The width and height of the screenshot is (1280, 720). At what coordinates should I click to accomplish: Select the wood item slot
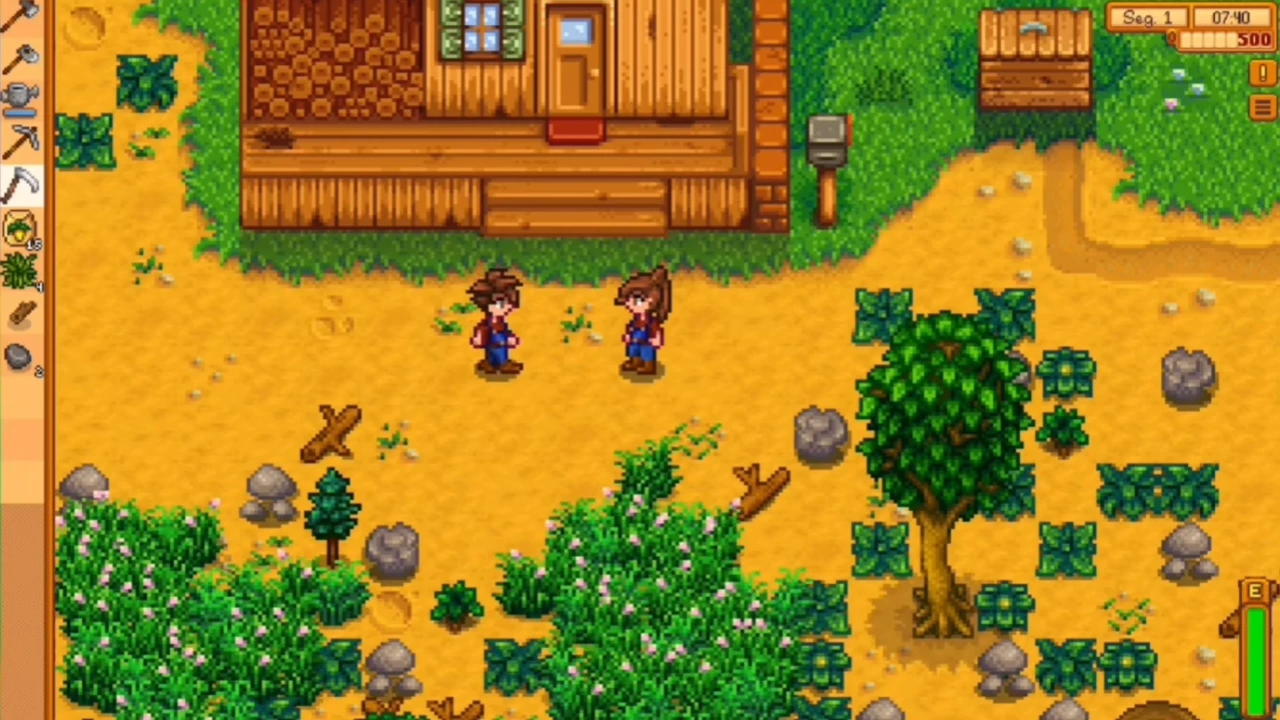(x=22, y=315)
